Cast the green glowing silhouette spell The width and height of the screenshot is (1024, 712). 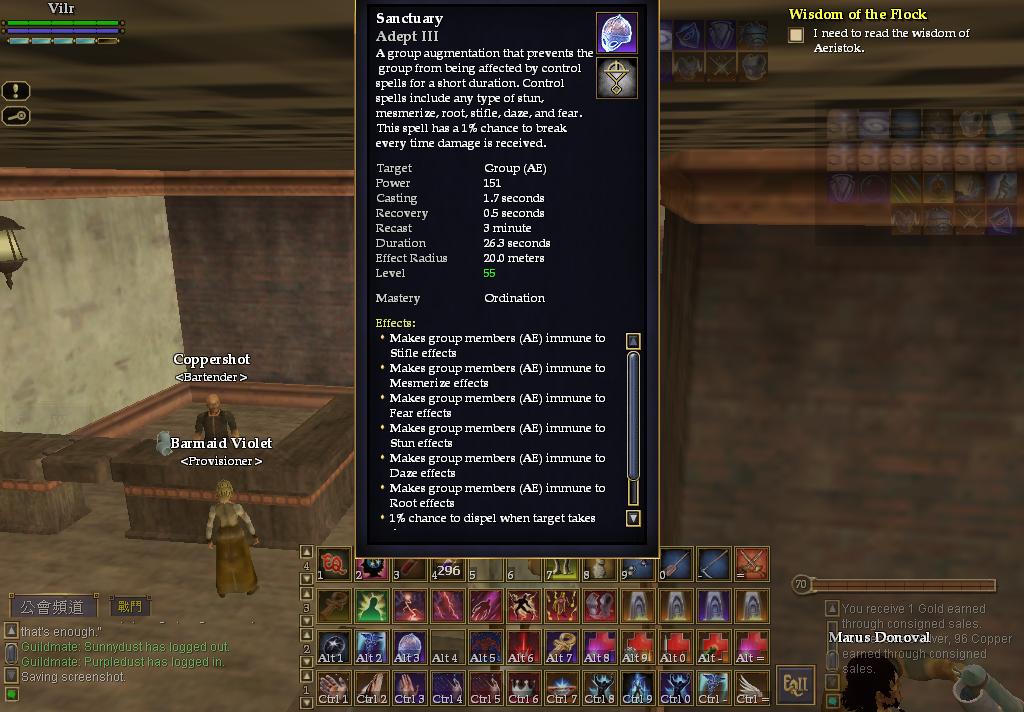point(371,605)
